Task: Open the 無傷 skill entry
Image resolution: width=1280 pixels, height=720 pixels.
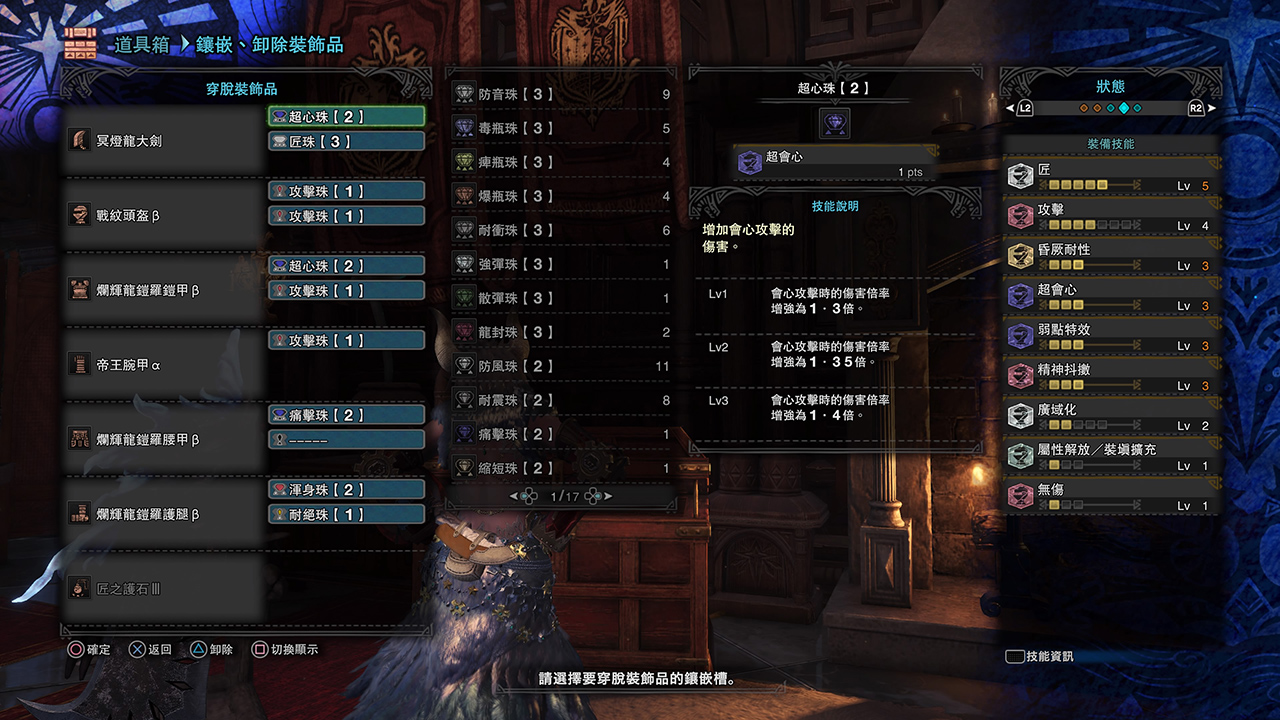Action: pyautogui.click(x=1112, y=497)
